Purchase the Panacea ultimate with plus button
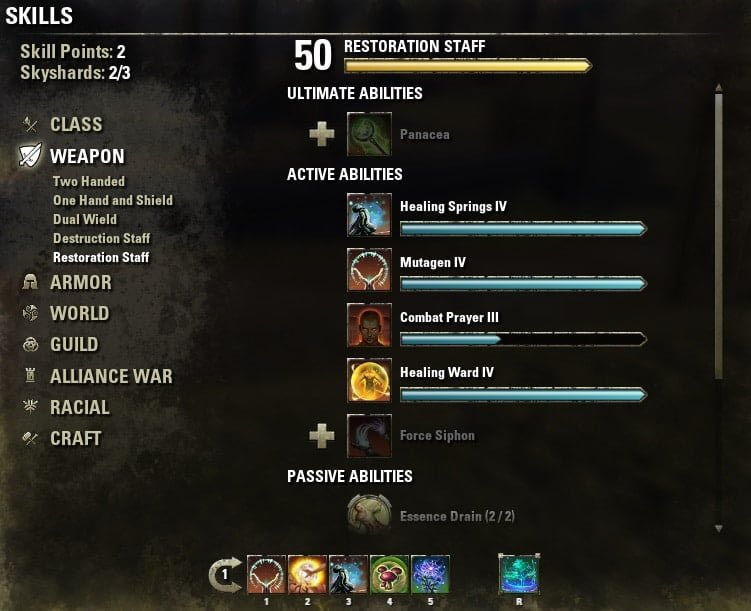 click(x=322, y=133)
